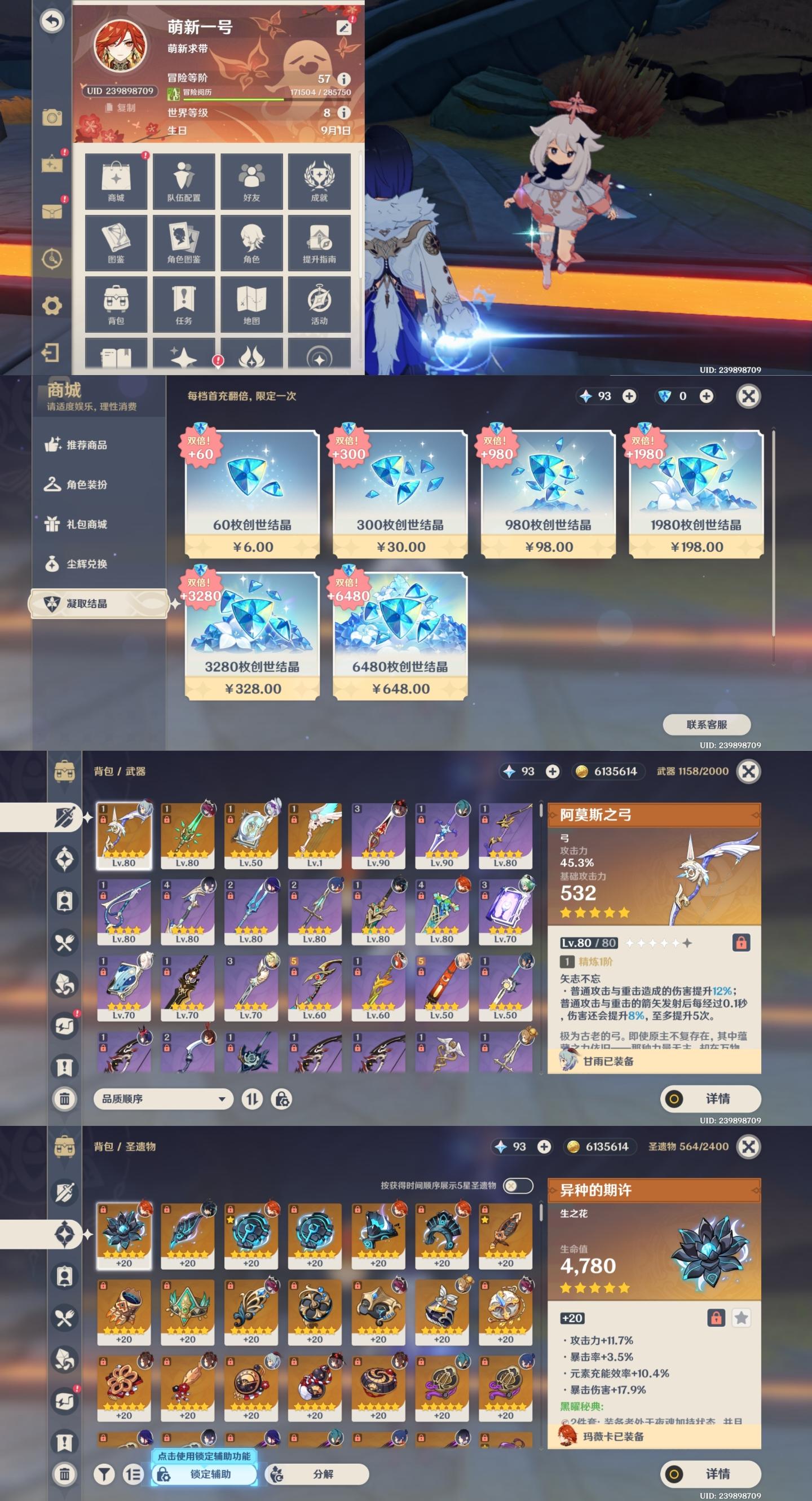
Task: Open the 成就 achievements menu
Action: [x=319, y=181]
